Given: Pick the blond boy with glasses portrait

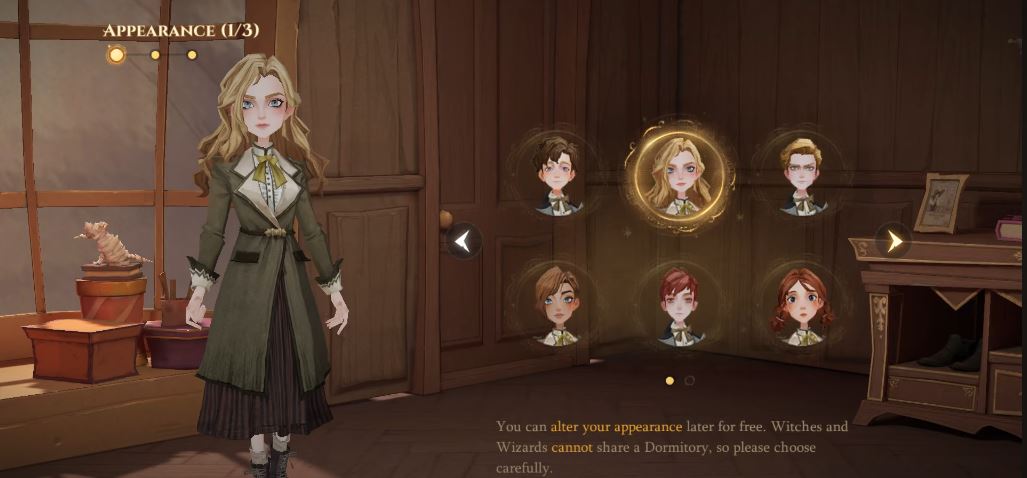Looking at the screenshot, I should point(803,176).
